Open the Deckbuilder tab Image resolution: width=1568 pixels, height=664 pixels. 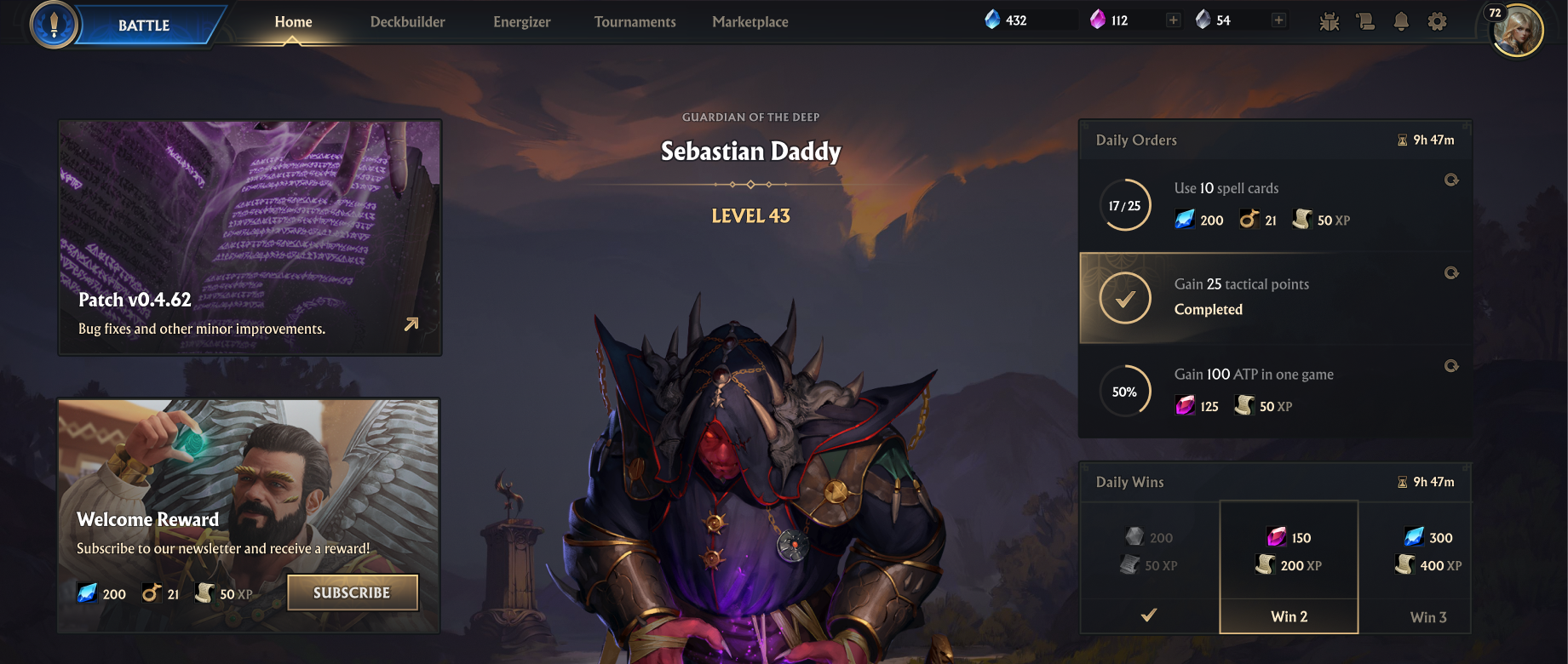(407, 22)
